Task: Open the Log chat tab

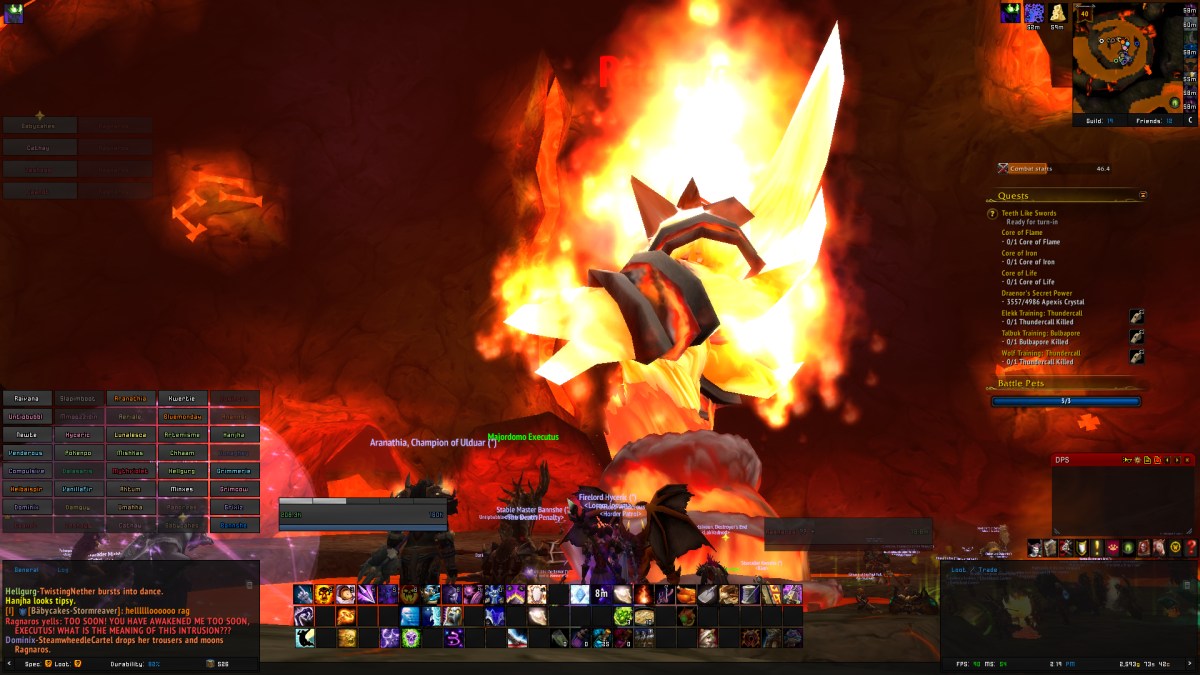Action: click(63, 568)
